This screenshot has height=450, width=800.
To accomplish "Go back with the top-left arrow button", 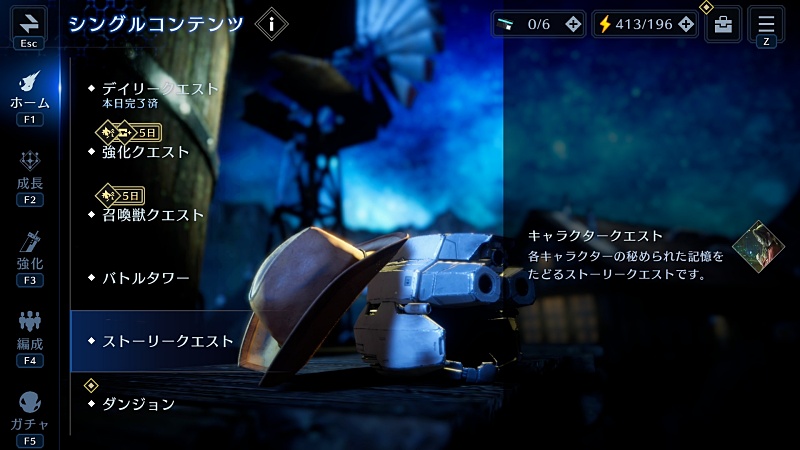I will 28,25.
